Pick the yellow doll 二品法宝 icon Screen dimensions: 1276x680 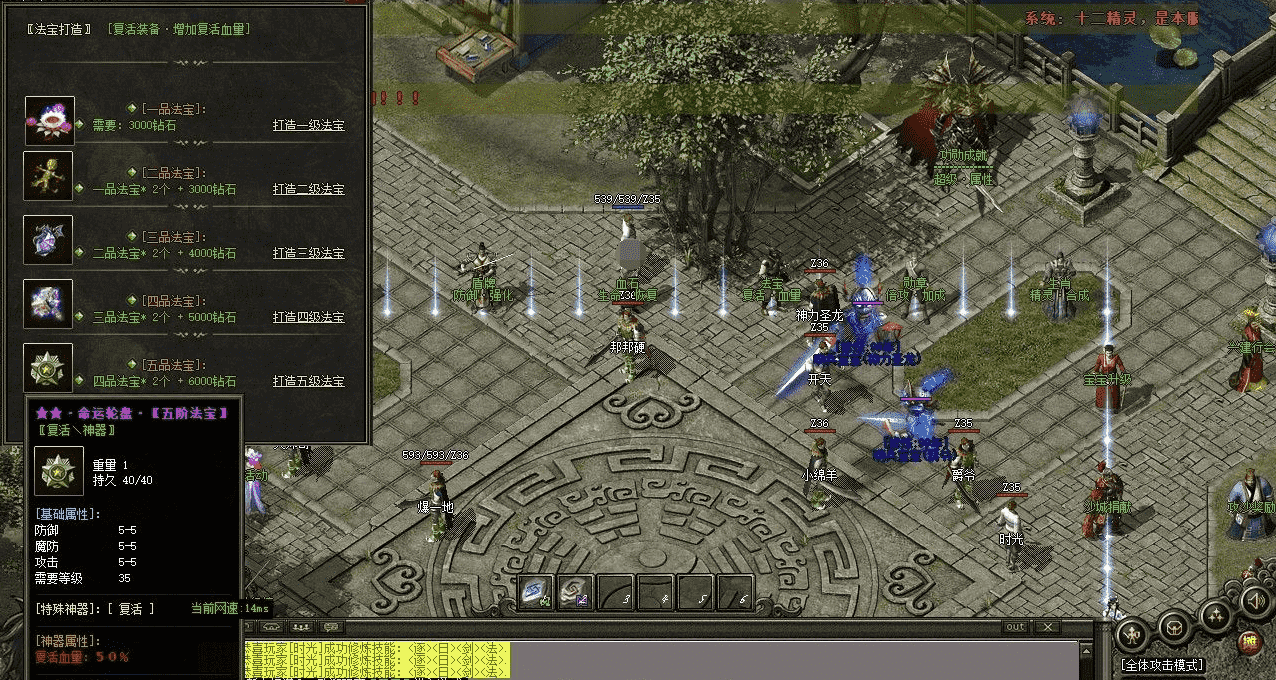pyautogui.click(x=49, y=176)
